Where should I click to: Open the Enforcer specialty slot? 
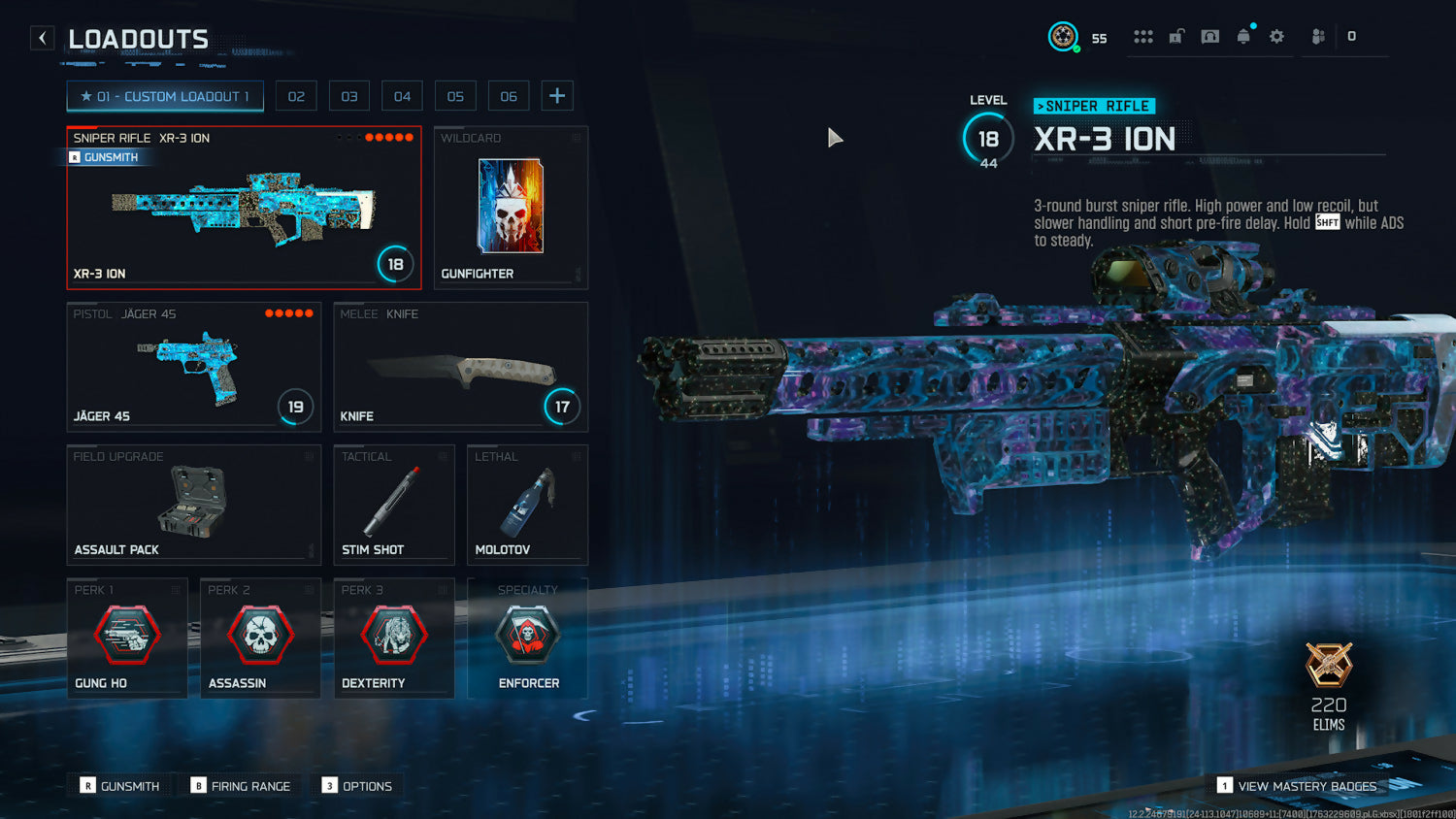click(x=527, y=638)
